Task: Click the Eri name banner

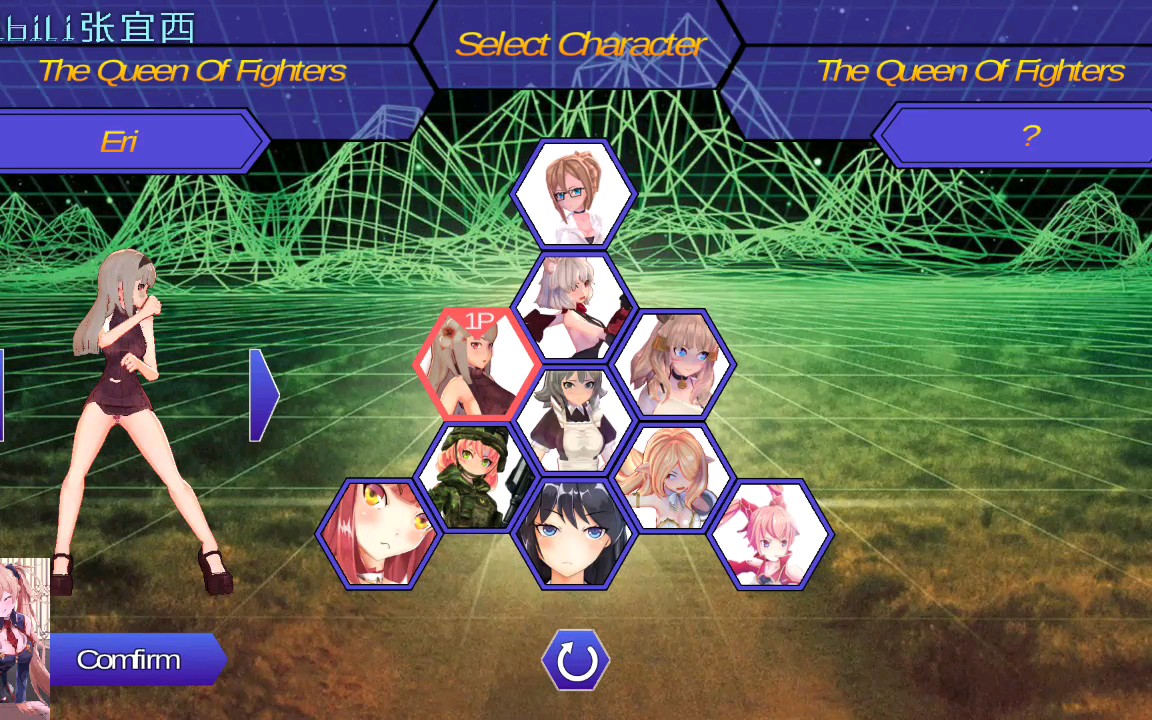Action: [x=120, y=141]
